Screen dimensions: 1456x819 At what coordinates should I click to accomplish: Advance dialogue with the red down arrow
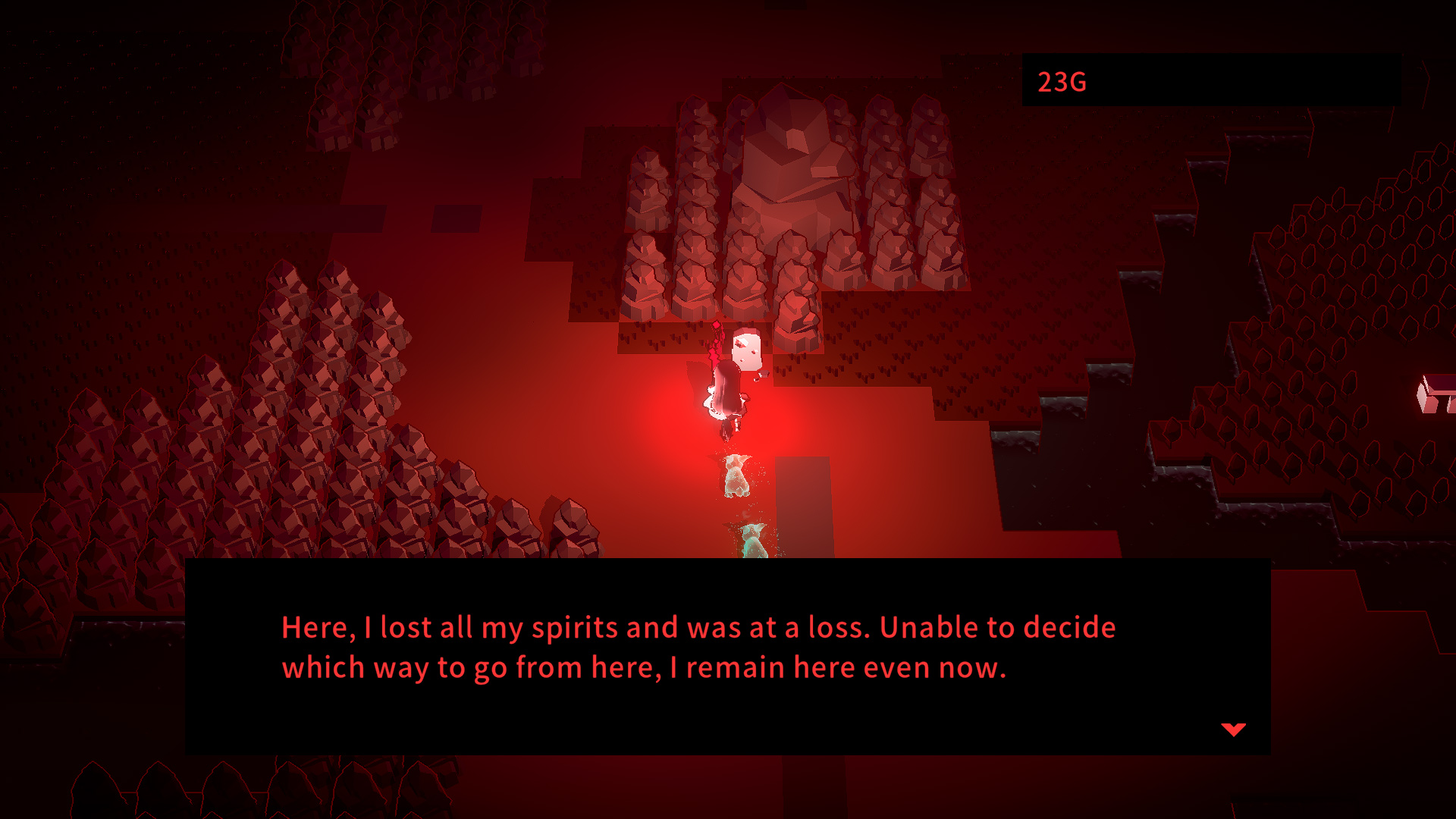[1233, 730]
